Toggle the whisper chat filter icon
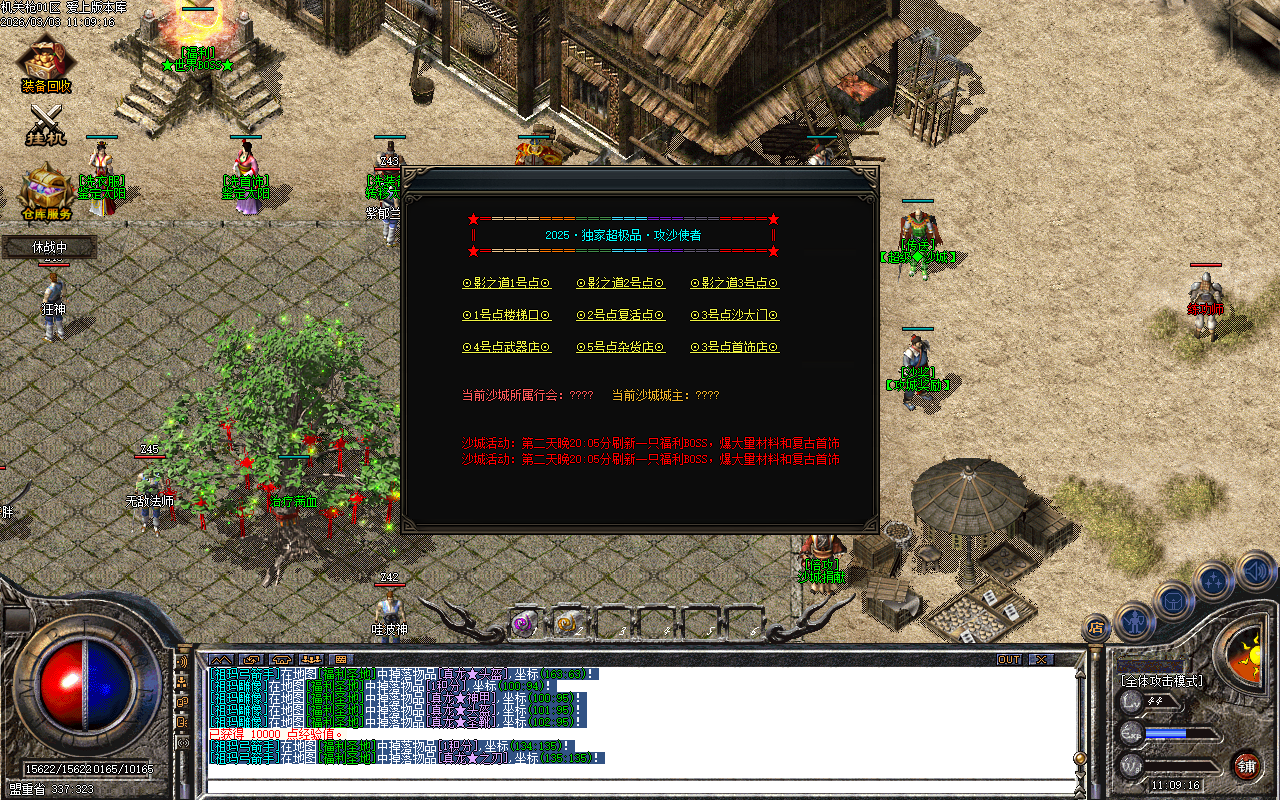This screenshot has height=800, width=1280. (182, 701)
